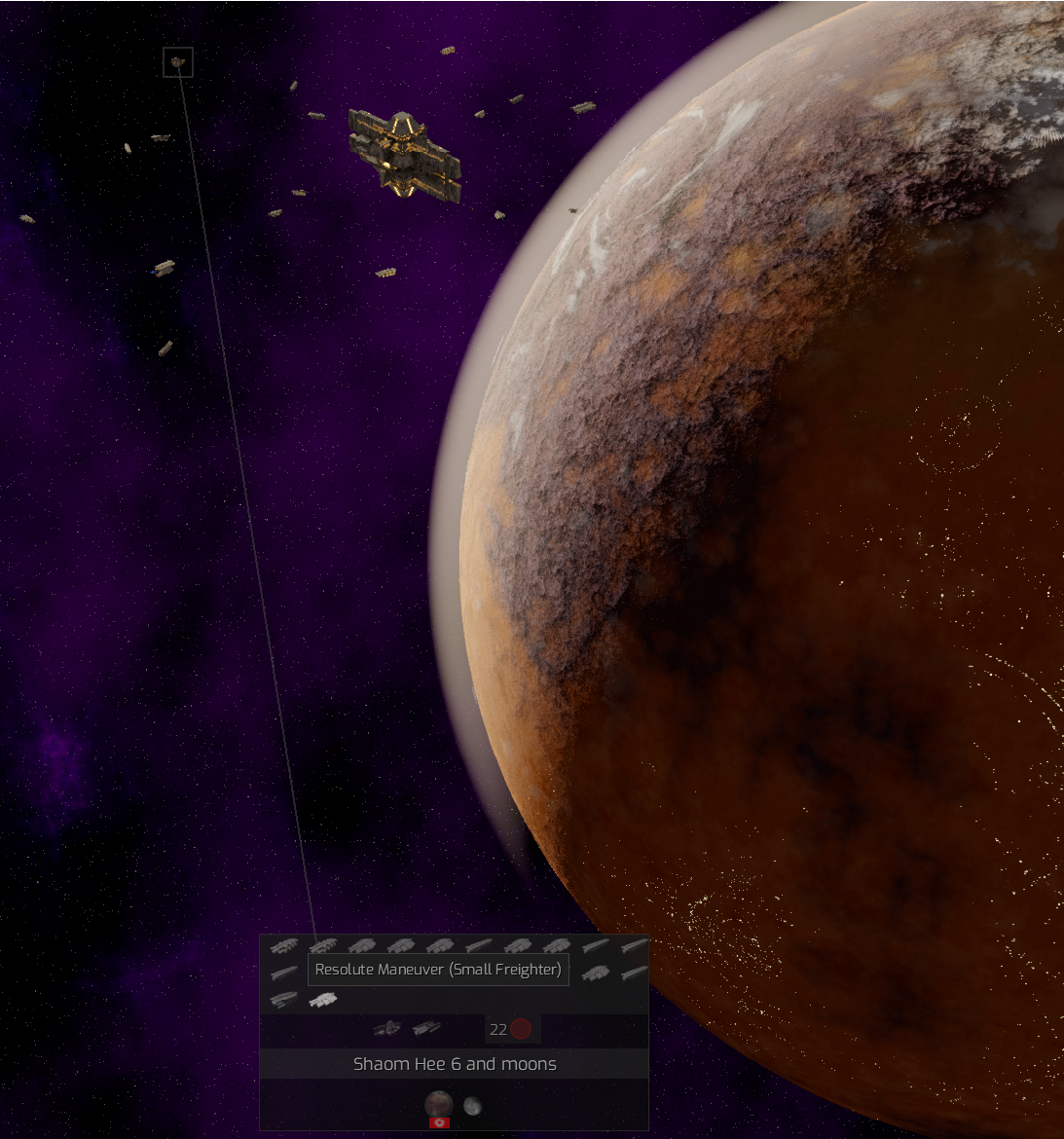1064x1139 pixels.
Task: Click the Shaom Hee 6 and moons title
Action: coord(455,1064)
